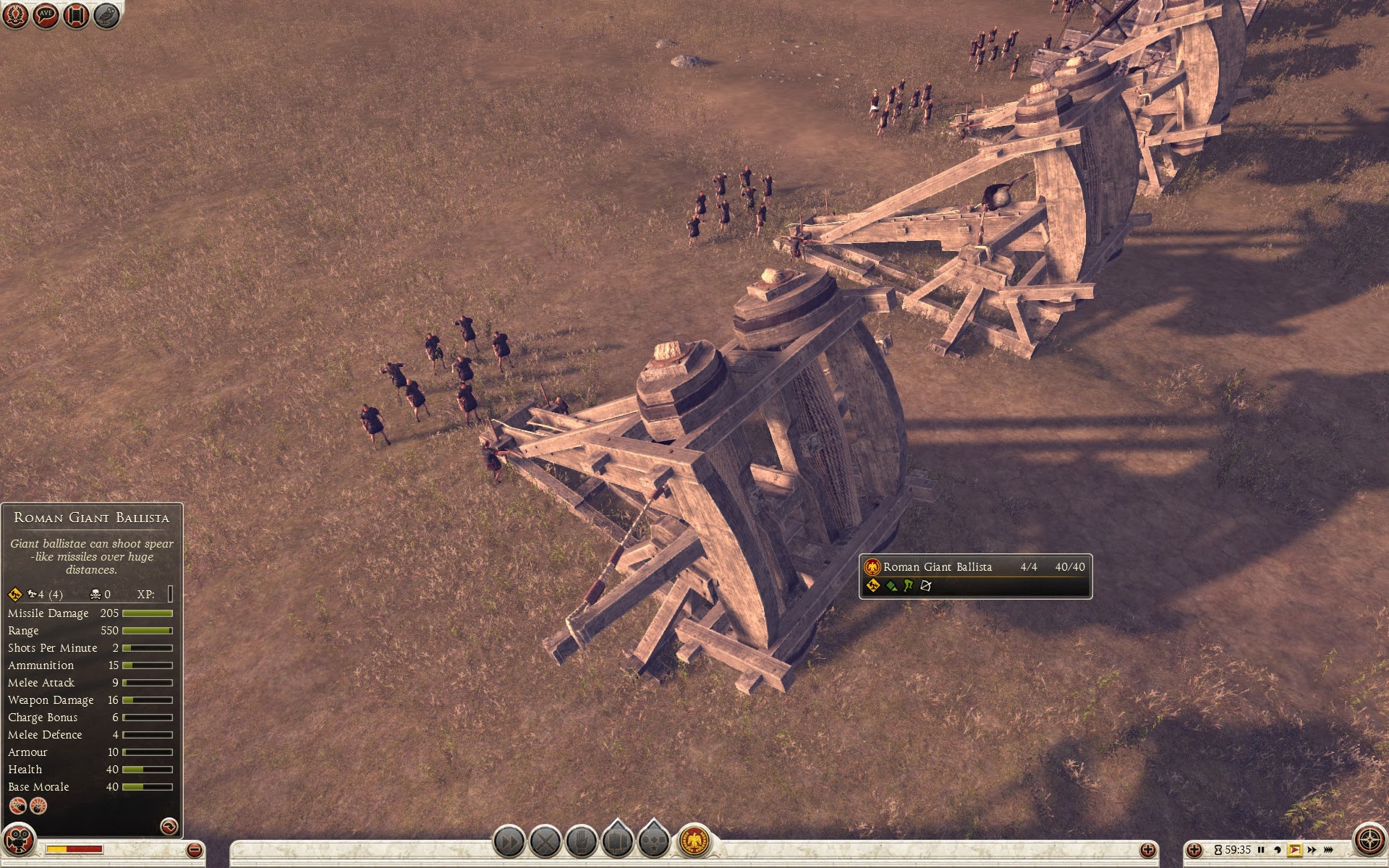The height and width of the screenshot is (868, 1389).
Task: Open the scroll objectives button
Action: pyautogui.click(x=76, y=15)
